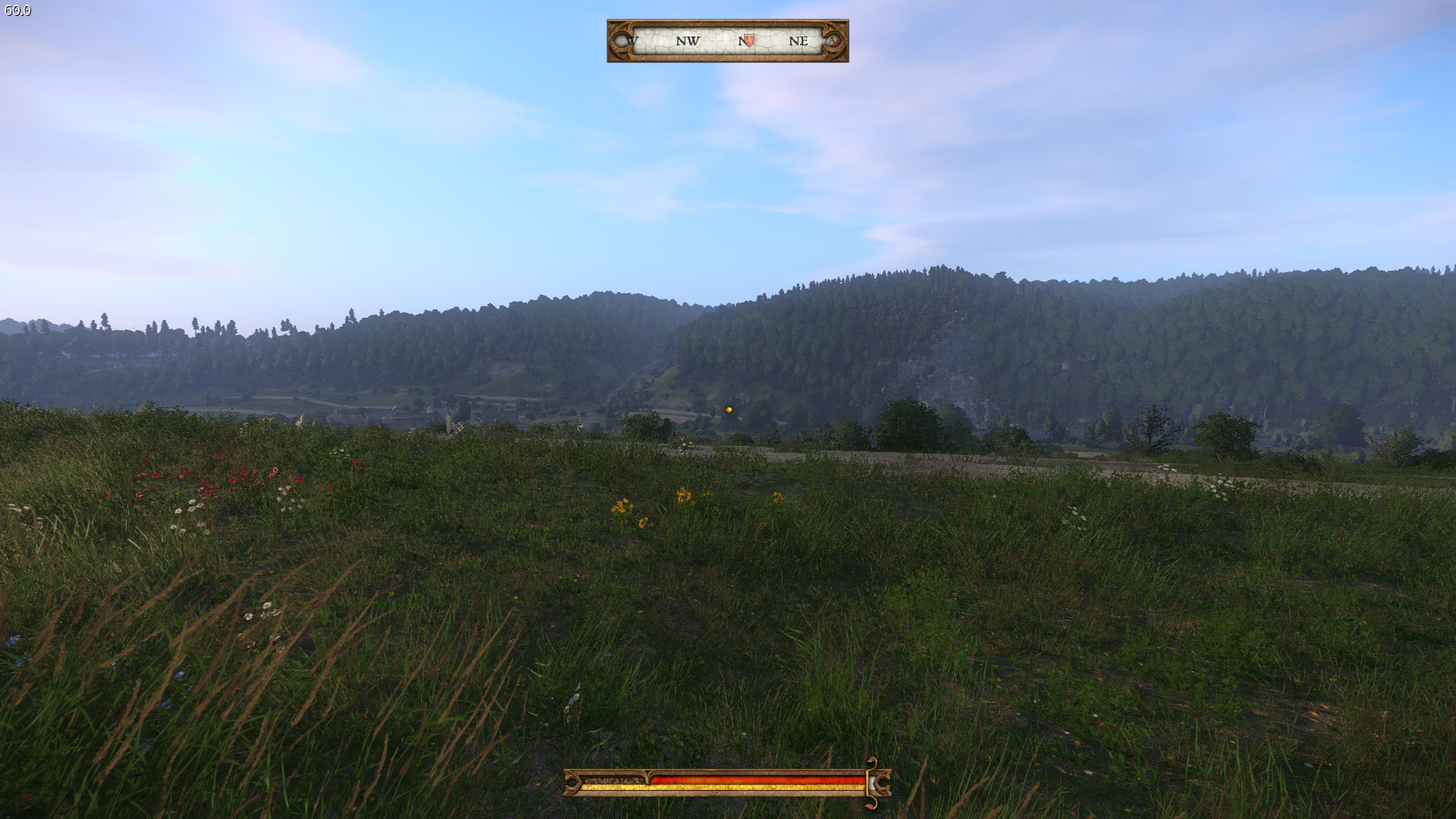Click the W marker on the compass edge
The height and width of the screenshot is (819, 1456).
point(631,41)
